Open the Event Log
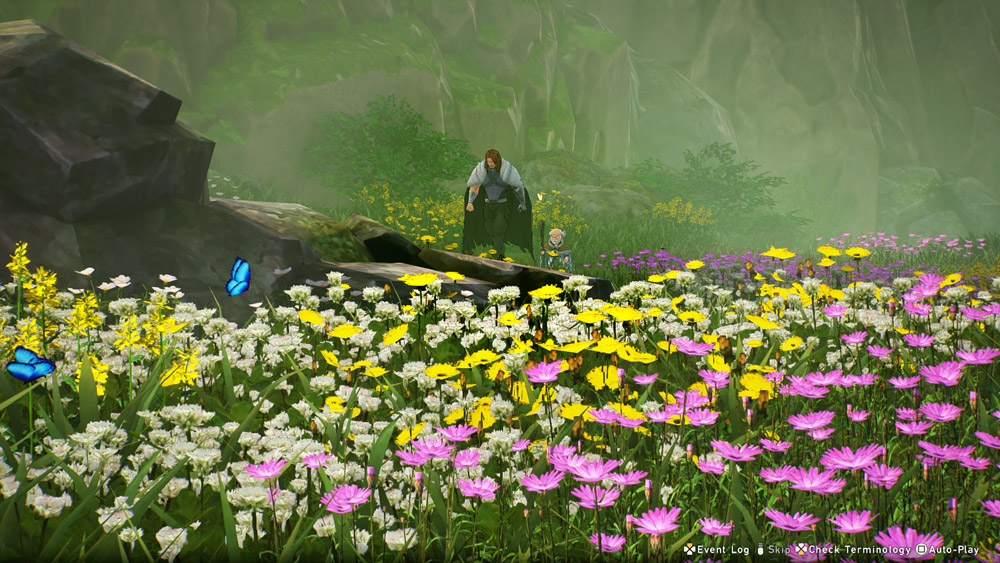Image resolution: width=1000 pixels, height=563 pixels. [717, 550]
